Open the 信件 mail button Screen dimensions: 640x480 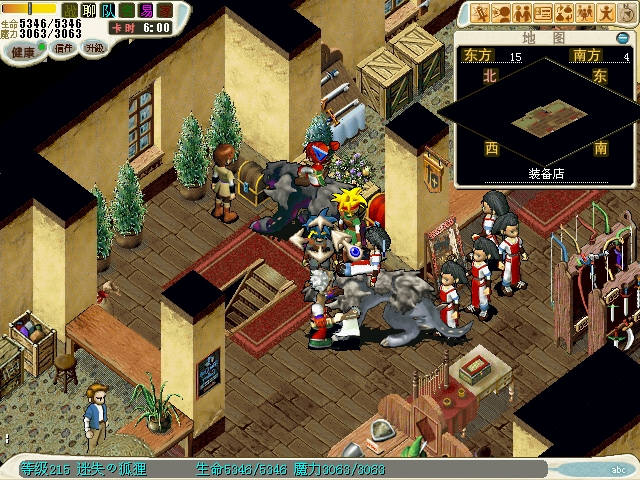tap(63, 48)
